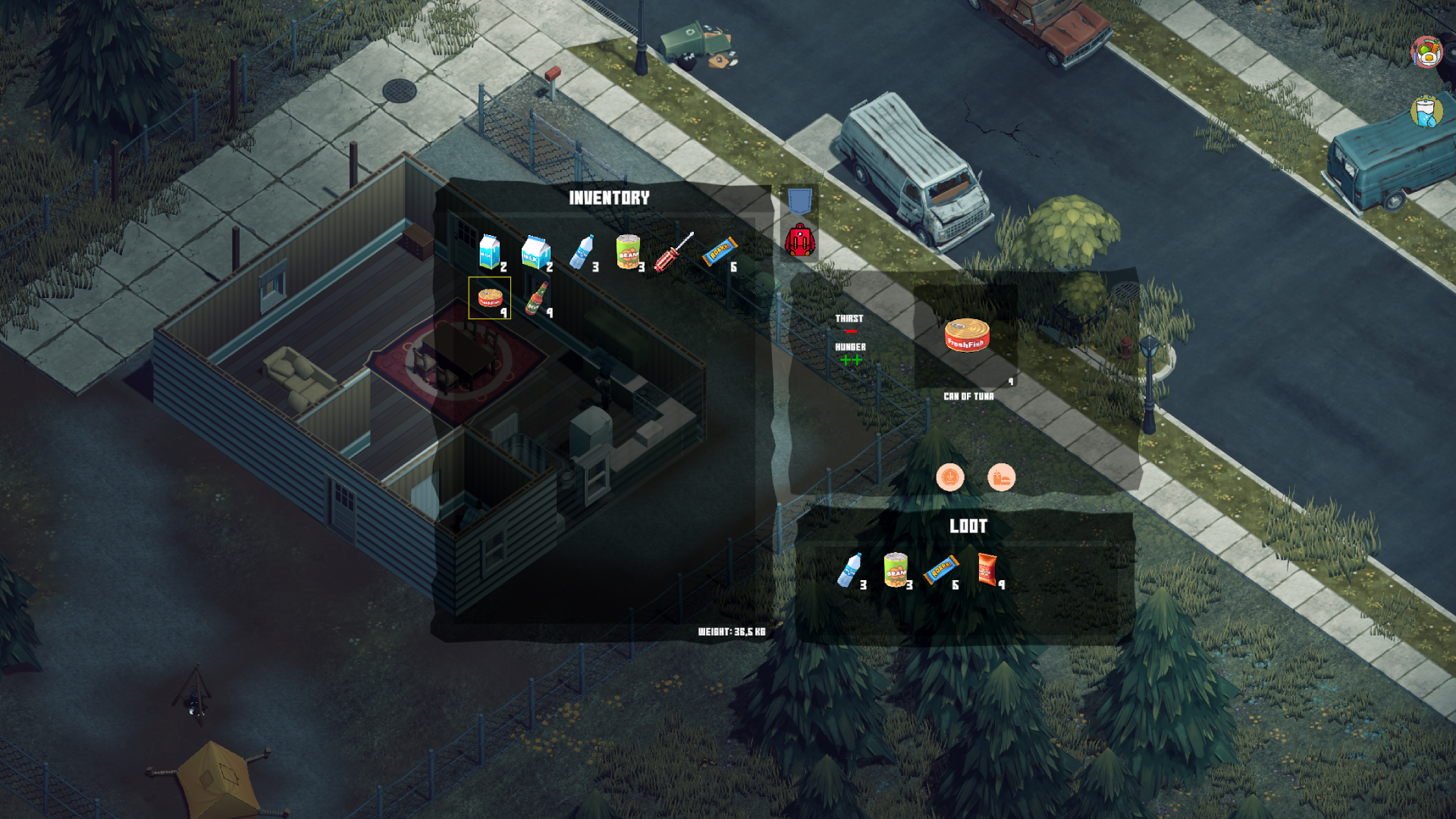The height and width of the screenshot is (819, 1456).
Task: Select the milk carton in inventory
Action: (488, 252)
